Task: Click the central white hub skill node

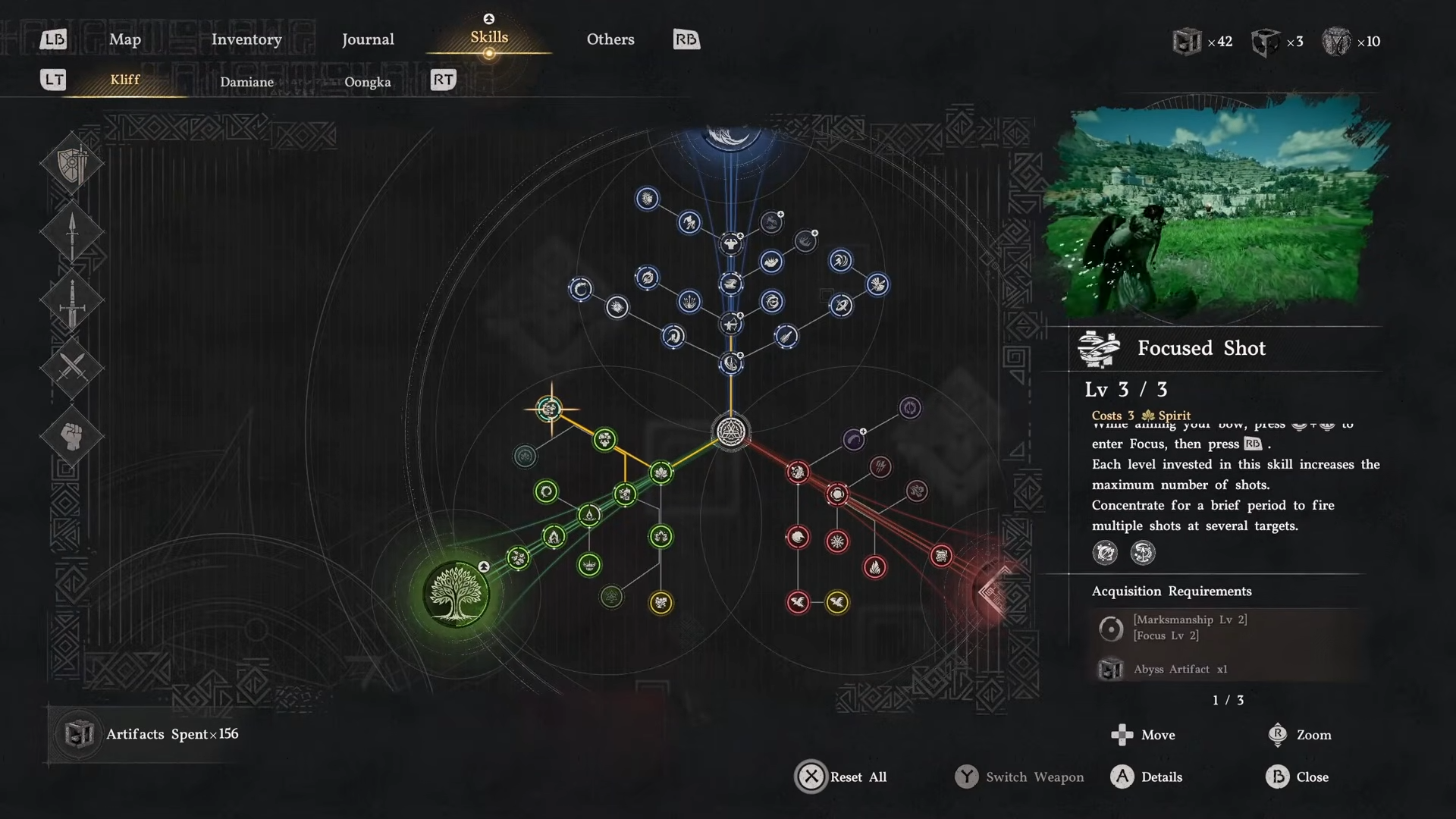Action: pos(731,432)
